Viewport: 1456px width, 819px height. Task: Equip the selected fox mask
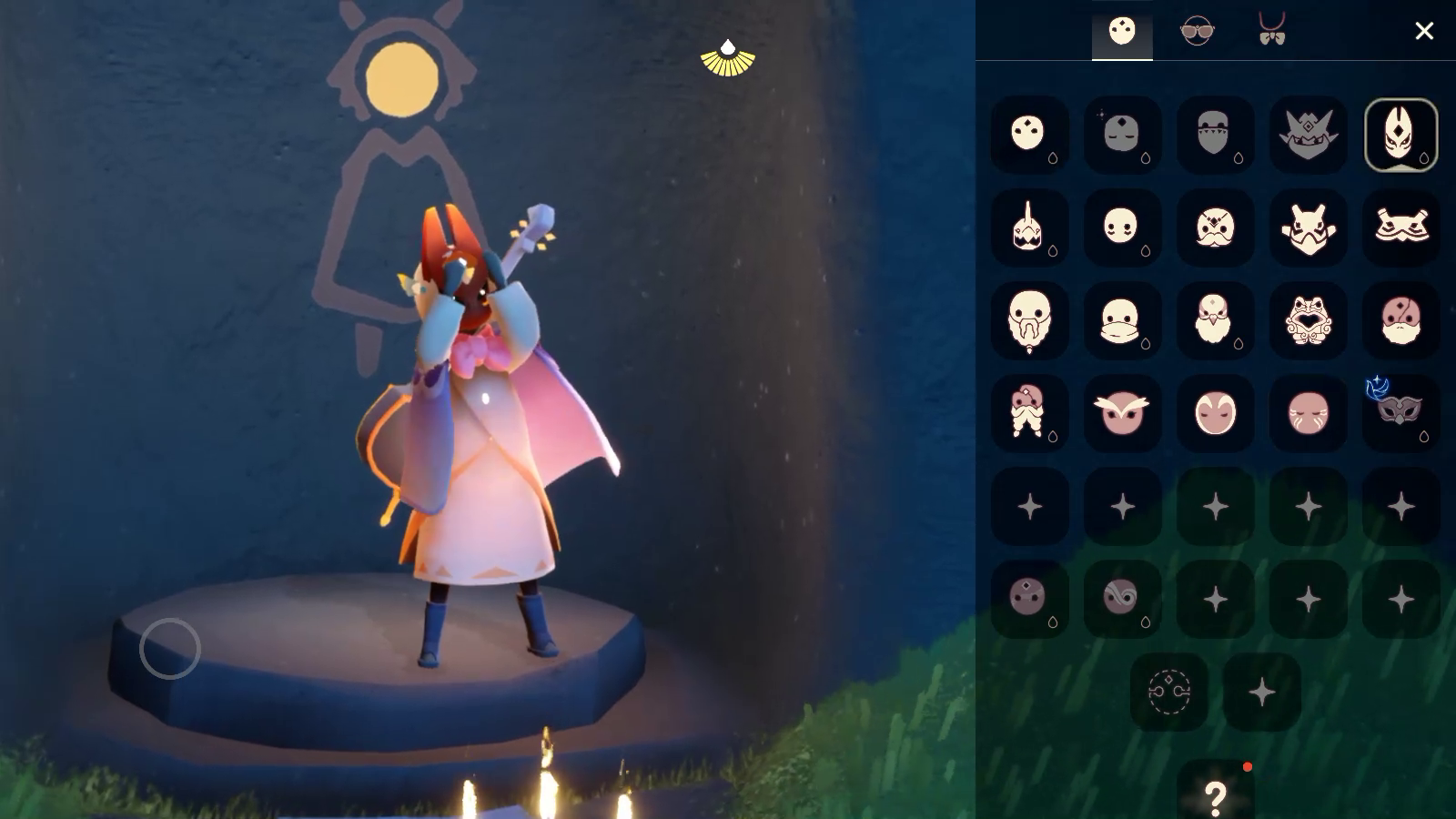click(x=1400, y=135)
